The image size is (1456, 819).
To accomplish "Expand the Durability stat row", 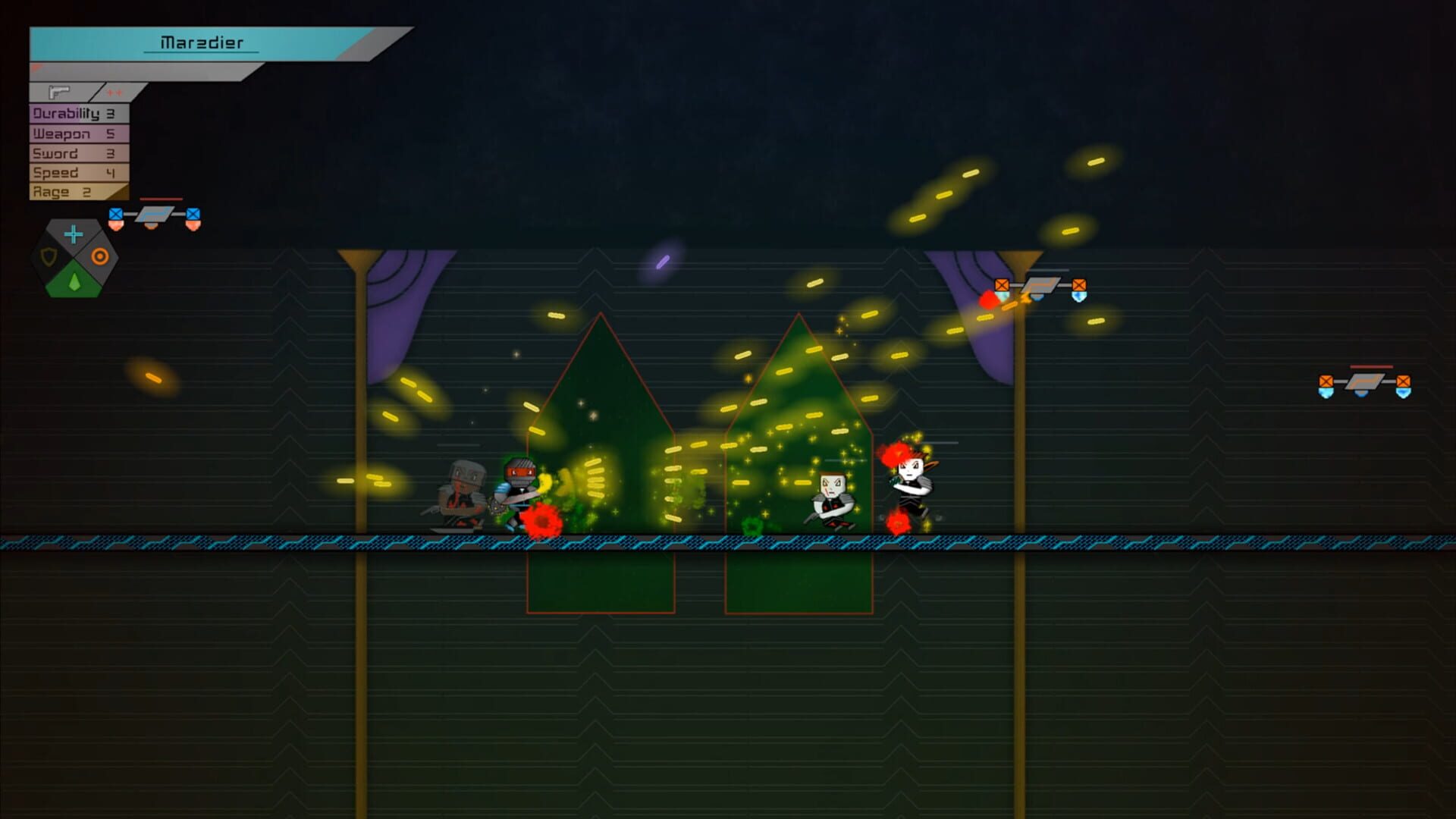I will click(76, 114).
